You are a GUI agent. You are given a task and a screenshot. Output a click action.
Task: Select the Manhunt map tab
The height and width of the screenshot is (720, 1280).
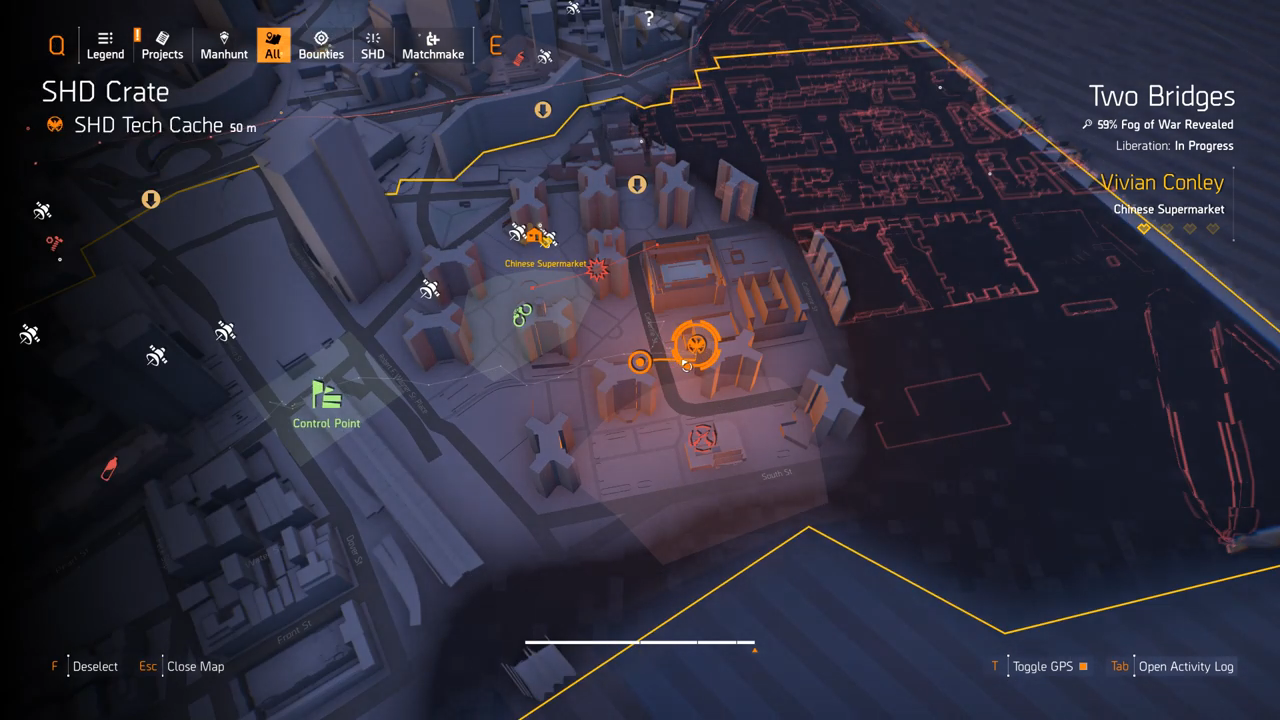click(x=224, y=45)
